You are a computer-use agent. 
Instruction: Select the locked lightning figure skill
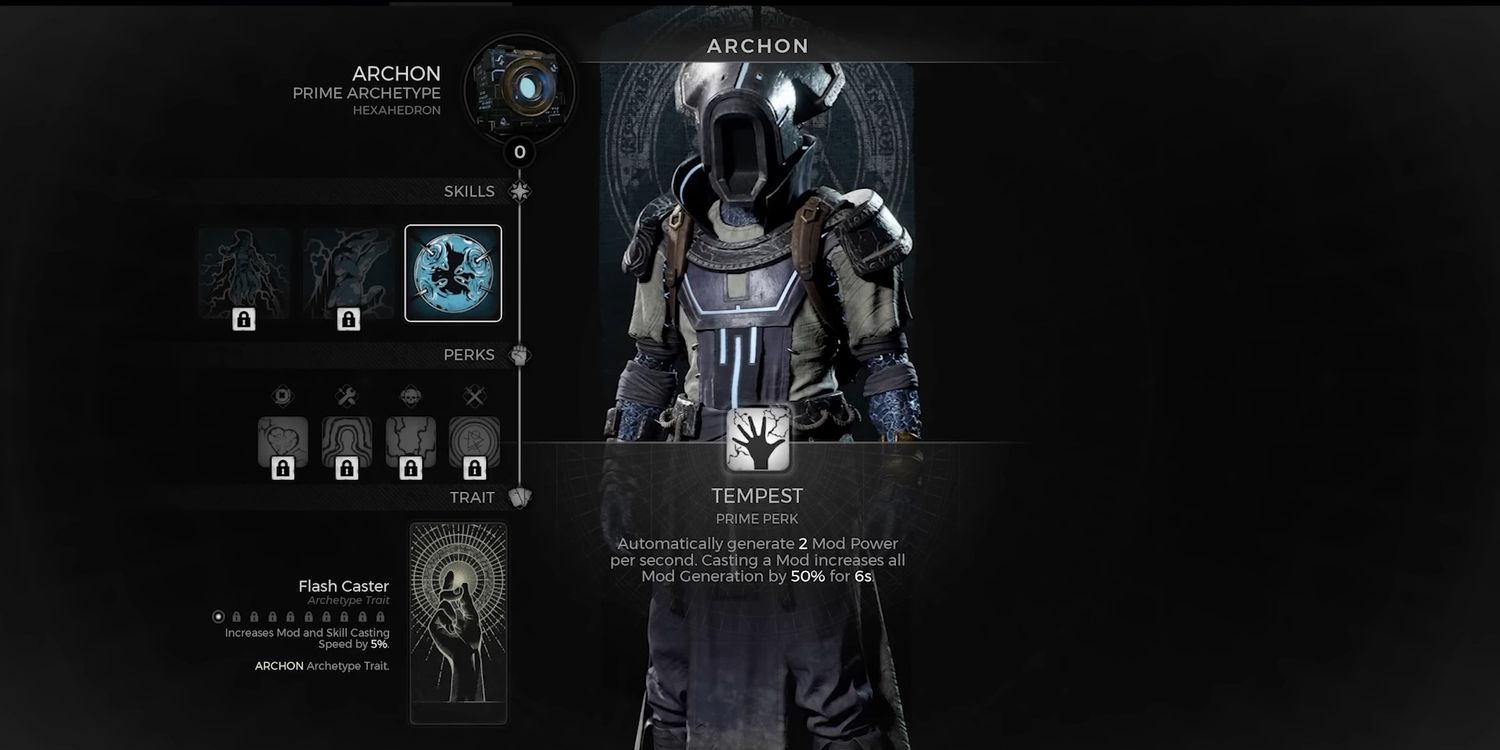point(244,273)
